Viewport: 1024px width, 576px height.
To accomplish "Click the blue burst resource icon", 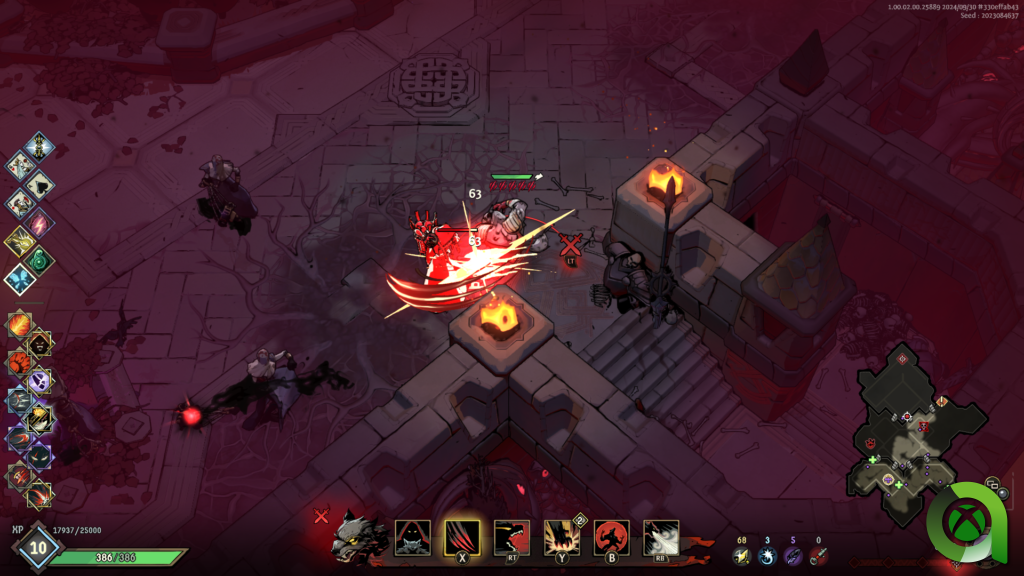I will 767,556.
